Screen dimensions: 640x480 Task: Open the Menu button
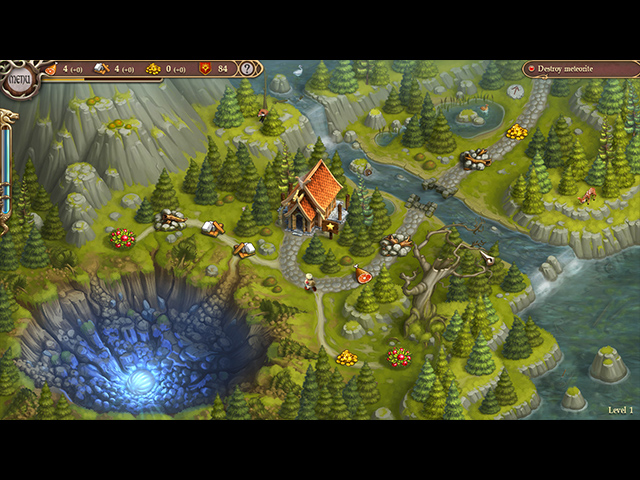17,78
